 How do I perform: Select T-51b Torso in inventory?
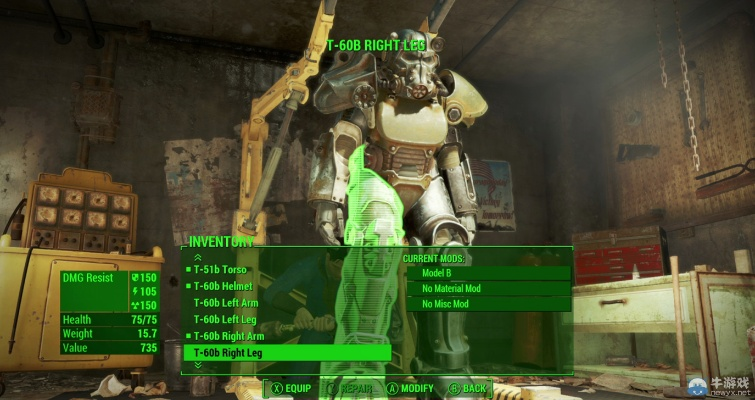pyautogui.click(x=220, y=270)
